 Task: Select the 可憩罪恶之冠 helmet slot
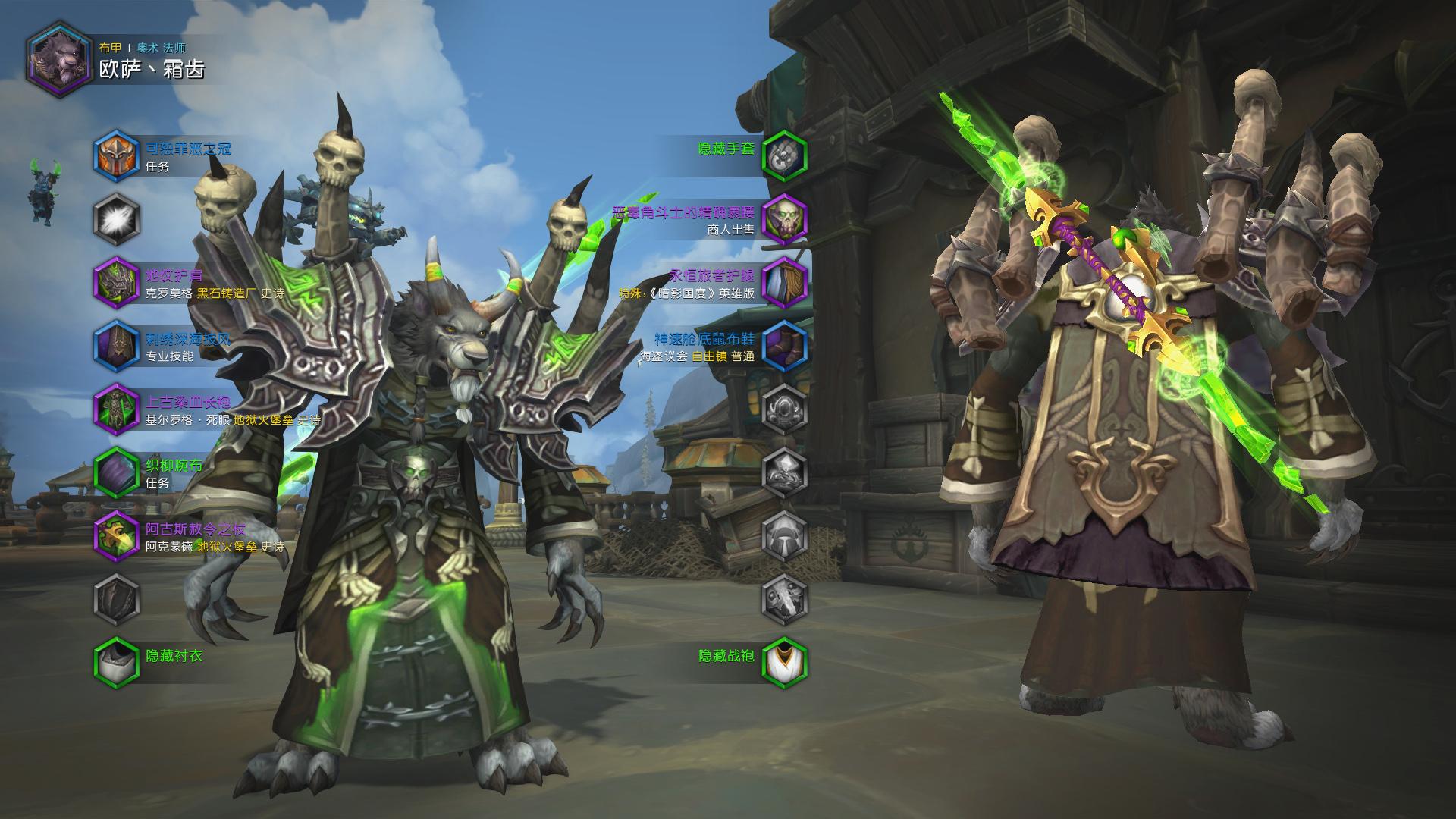(x=117, y=155)
